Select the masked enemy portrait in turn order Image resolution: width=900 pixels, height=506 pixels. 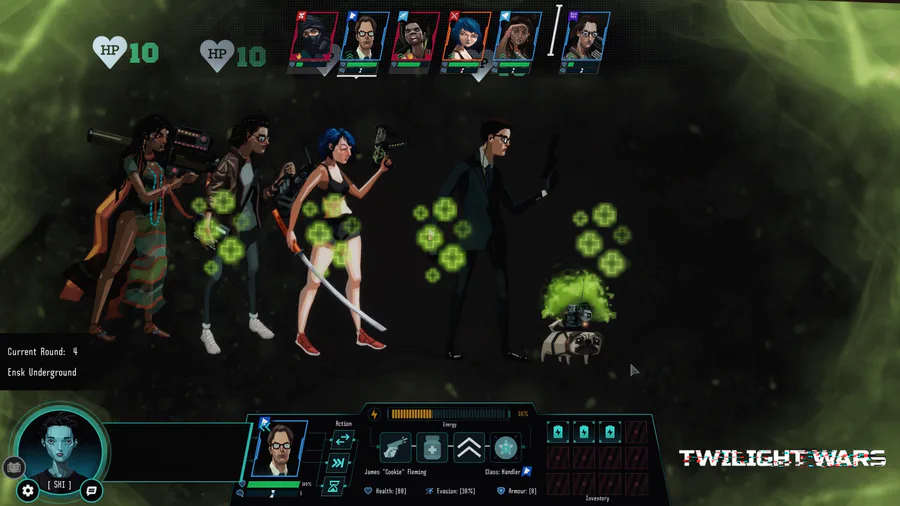315,39
